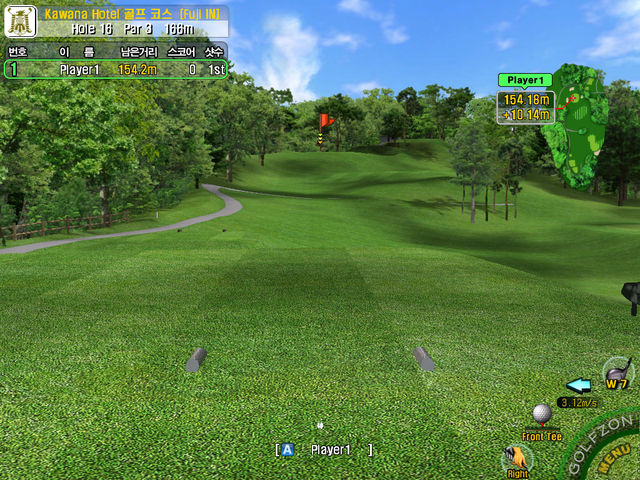Toggle the Right hand glove icon
Screen dimensions: 640x480
(x=517, y=459)
